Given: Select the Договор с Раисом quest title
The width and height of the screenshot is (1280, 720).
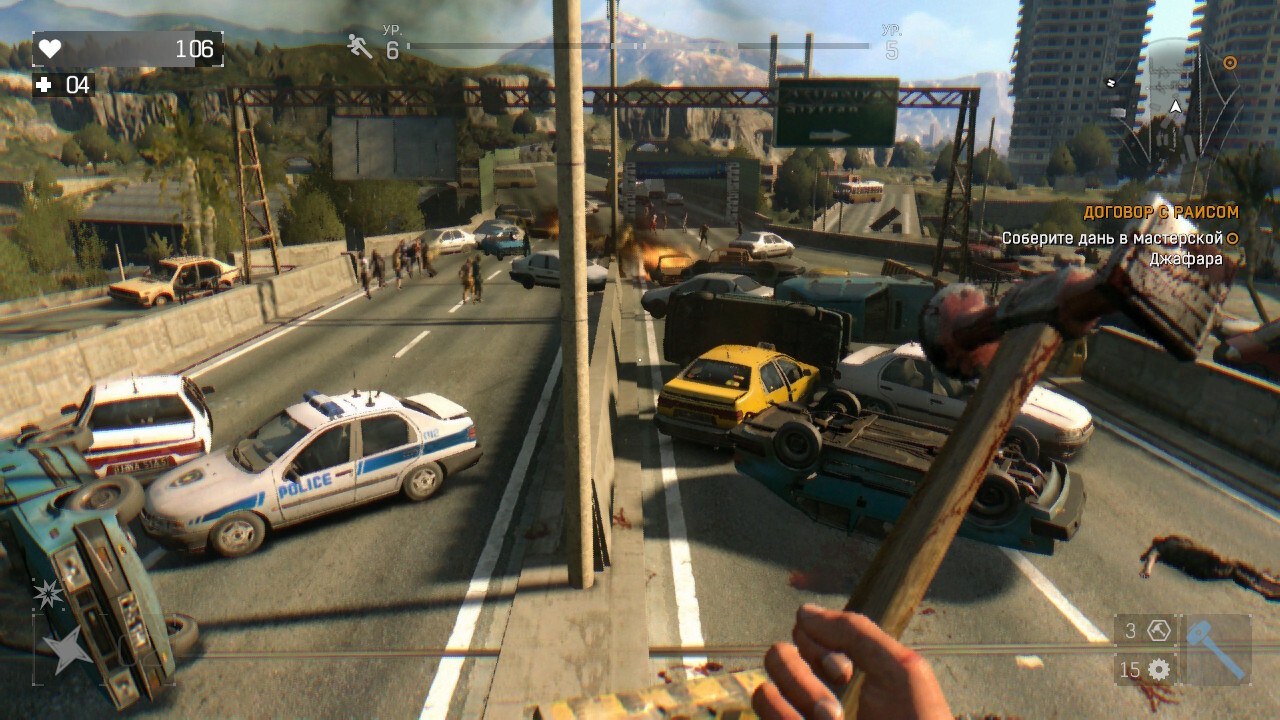Looking at the screenshot, I should 1161,212.
